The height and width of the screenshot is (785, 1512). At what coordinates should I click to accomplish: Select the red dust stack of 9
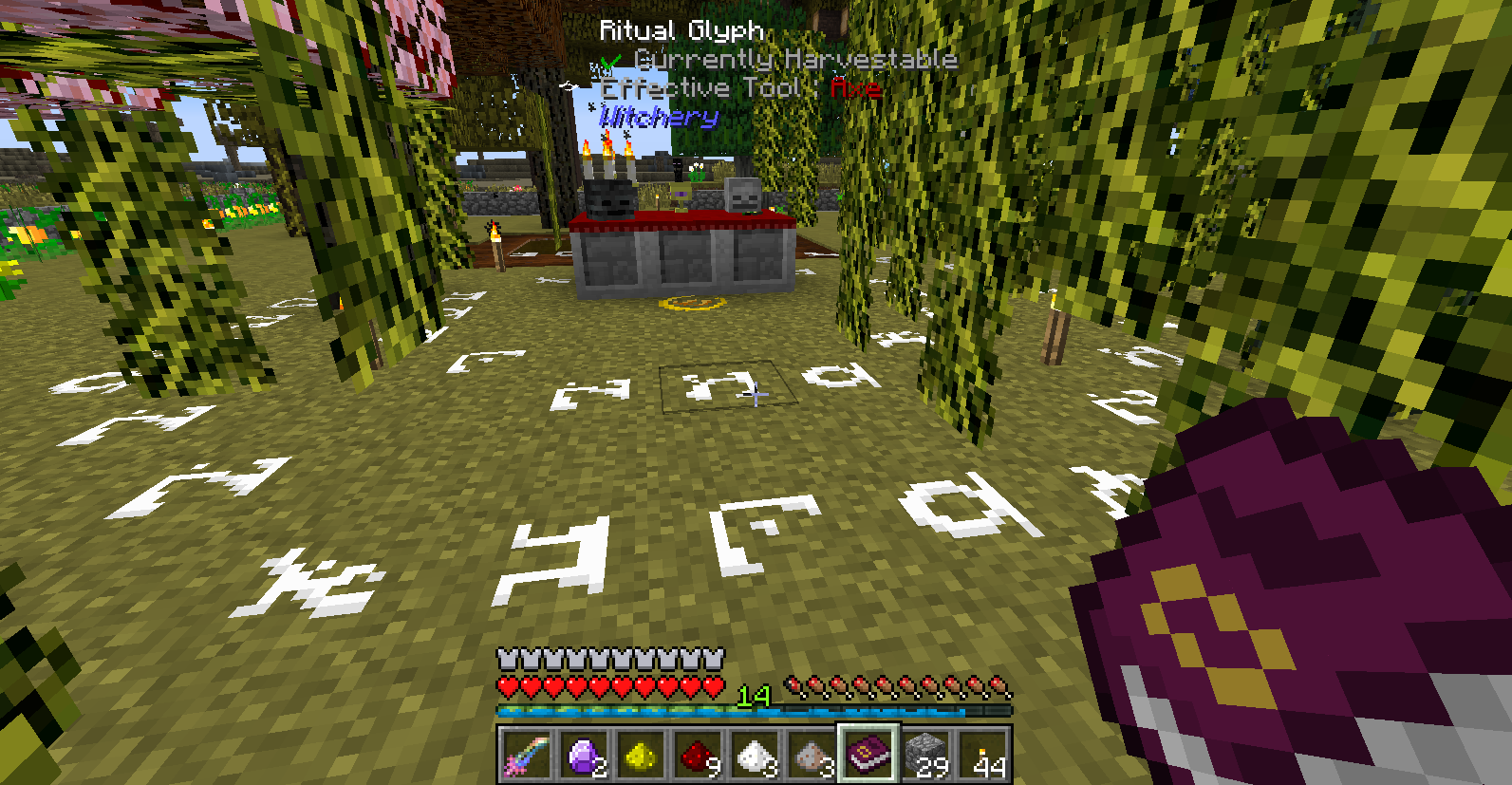click(x=697, y=756)
